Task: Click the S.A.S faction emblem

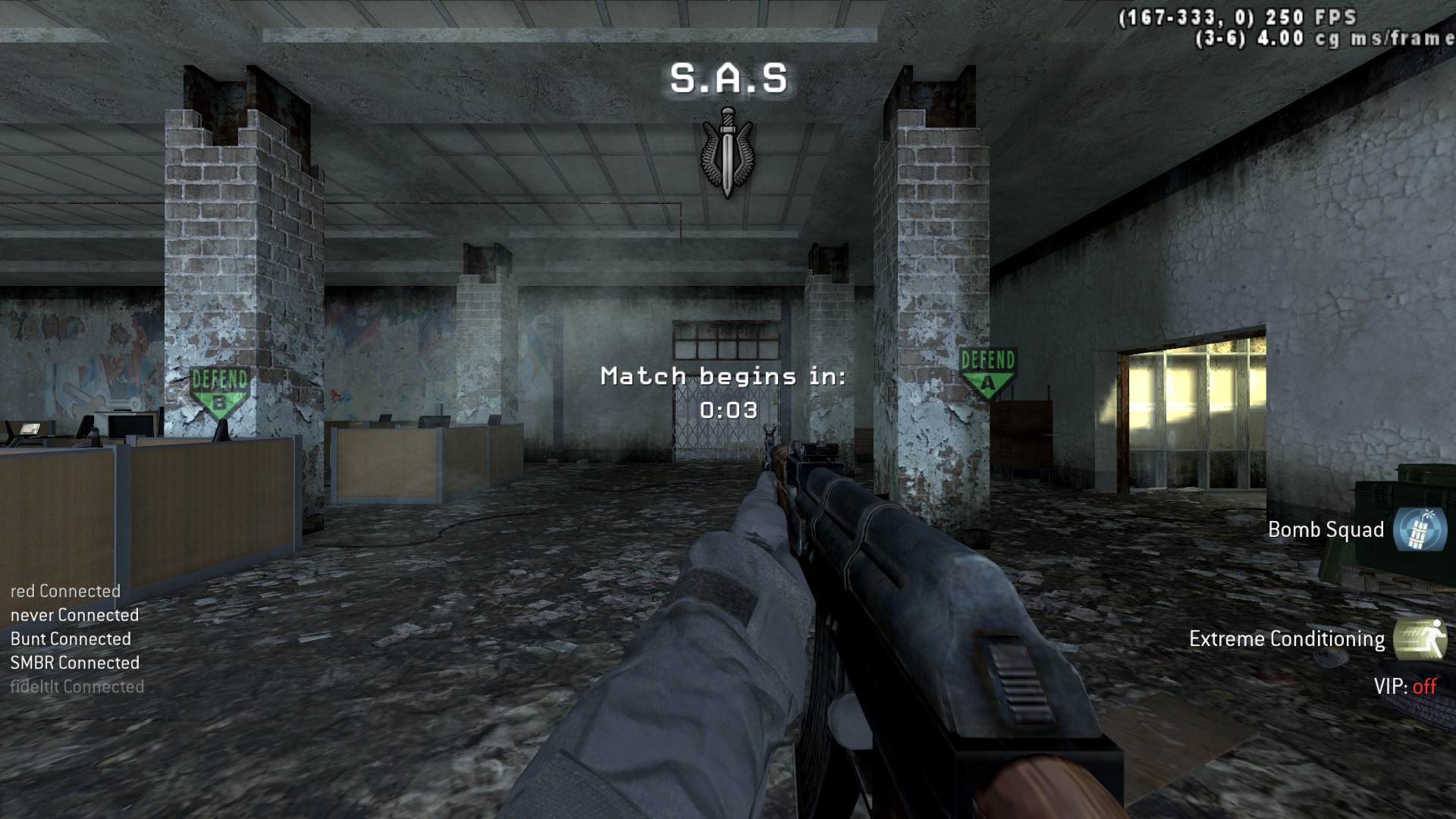Action: (x=728, y=152)
